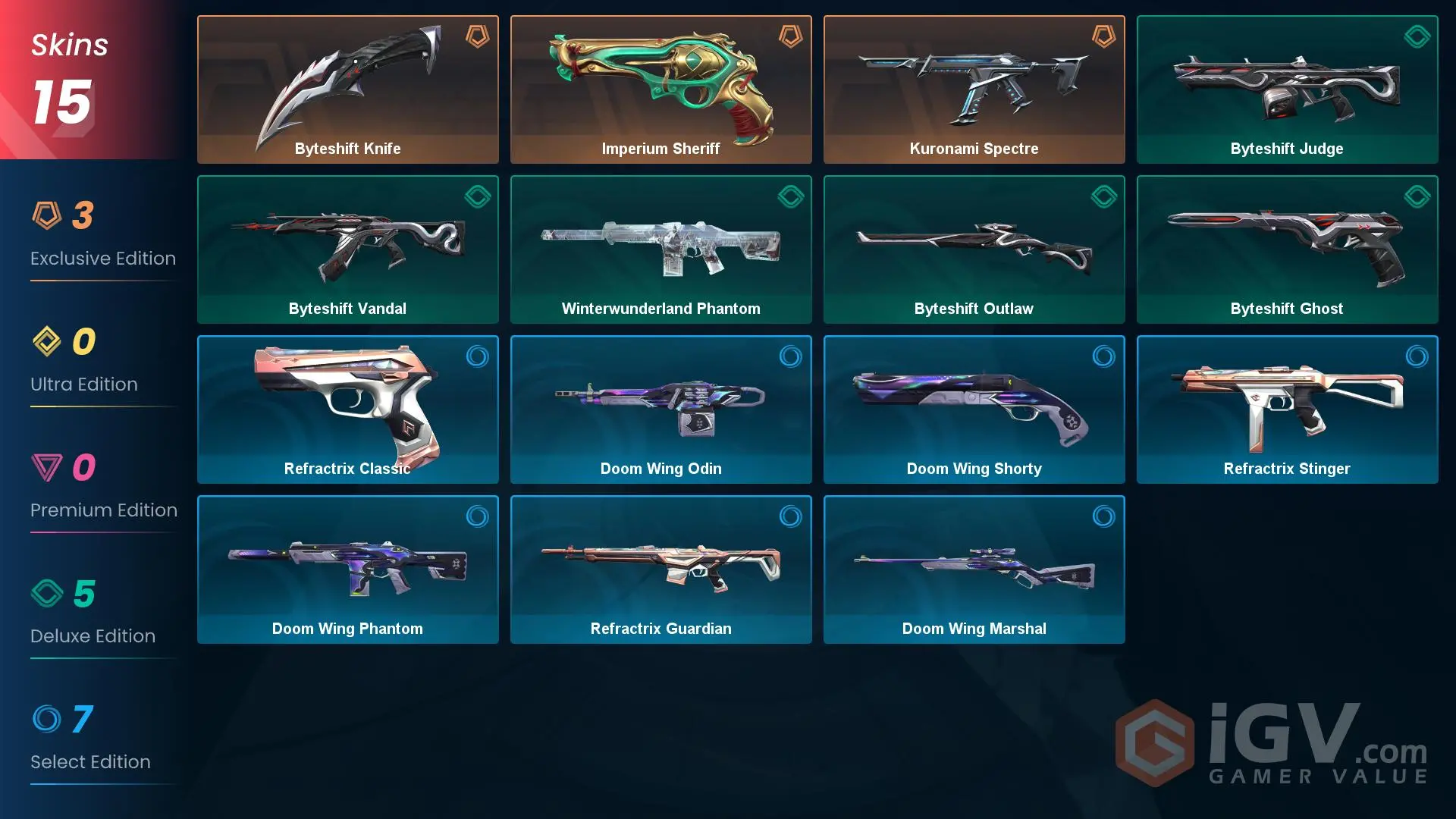Open the Refractrix Classic skin card

[348, 409]
